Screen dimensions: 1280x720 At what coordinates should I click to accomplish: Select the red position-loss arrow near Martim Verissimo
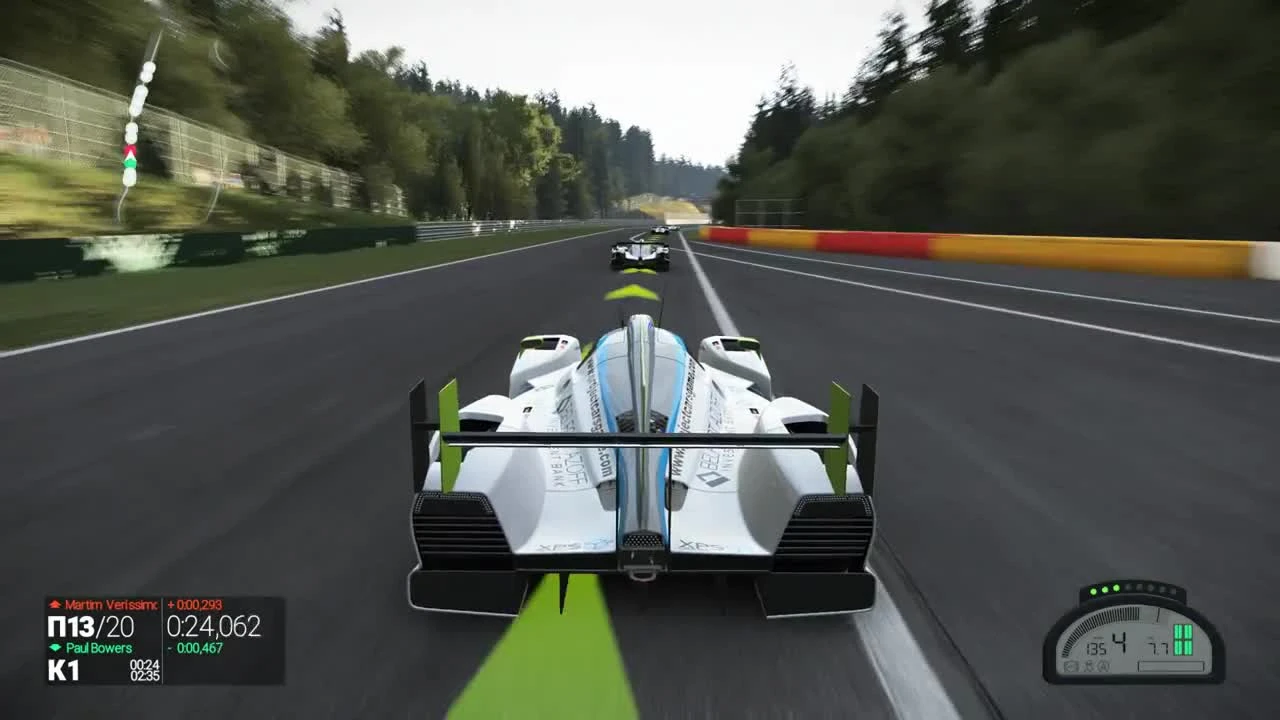(x=55, y=605)
